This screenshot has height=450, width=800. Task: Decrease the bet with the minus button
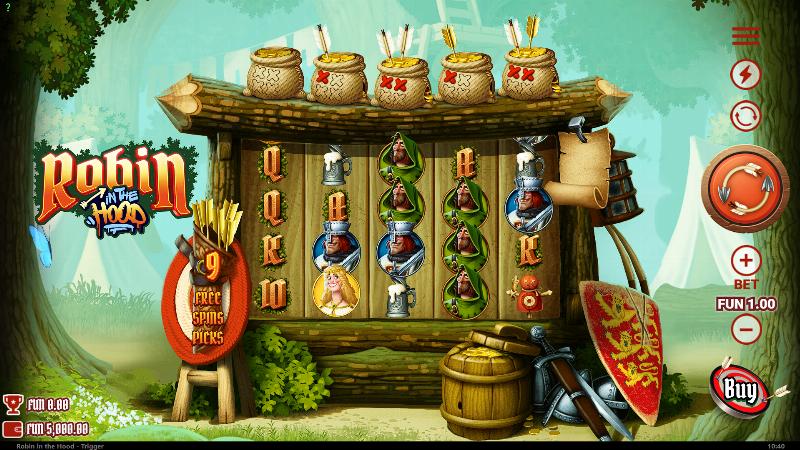click(x=746, y=327)
